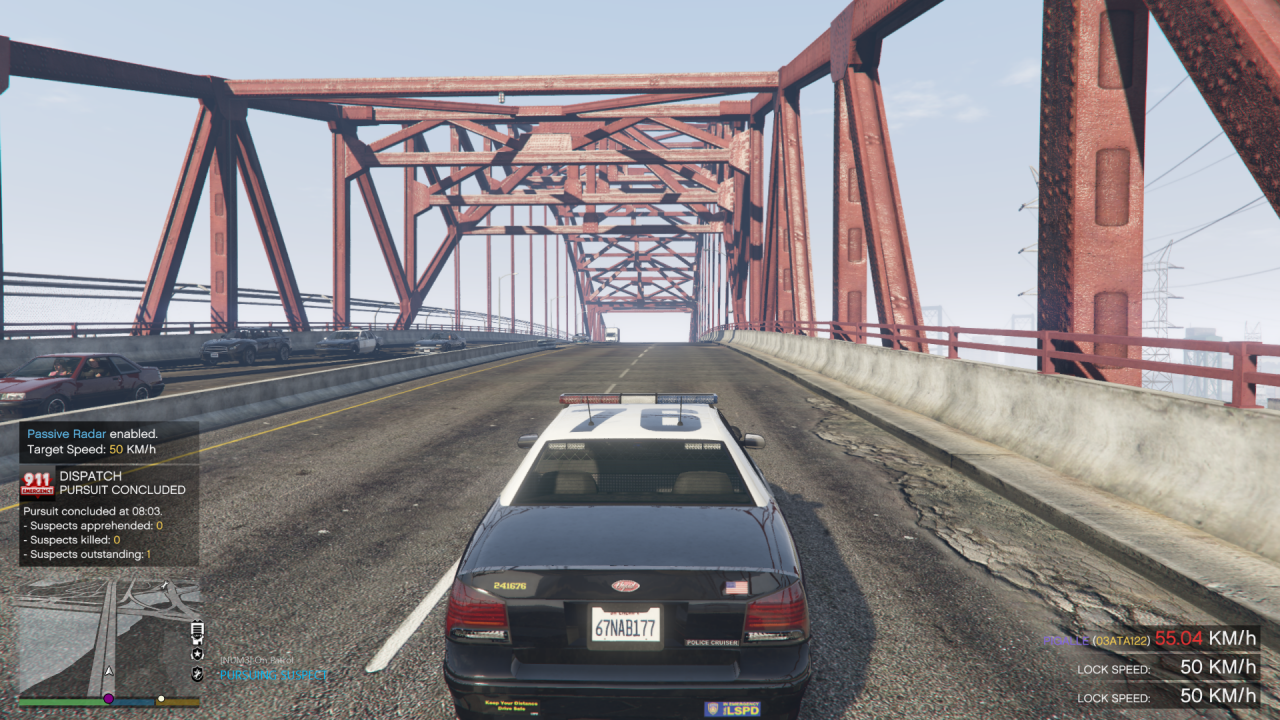This screenshot has height=720, width=1280.
Task: Click the purple marker on the health bar
Action: [x=108, y=699]
